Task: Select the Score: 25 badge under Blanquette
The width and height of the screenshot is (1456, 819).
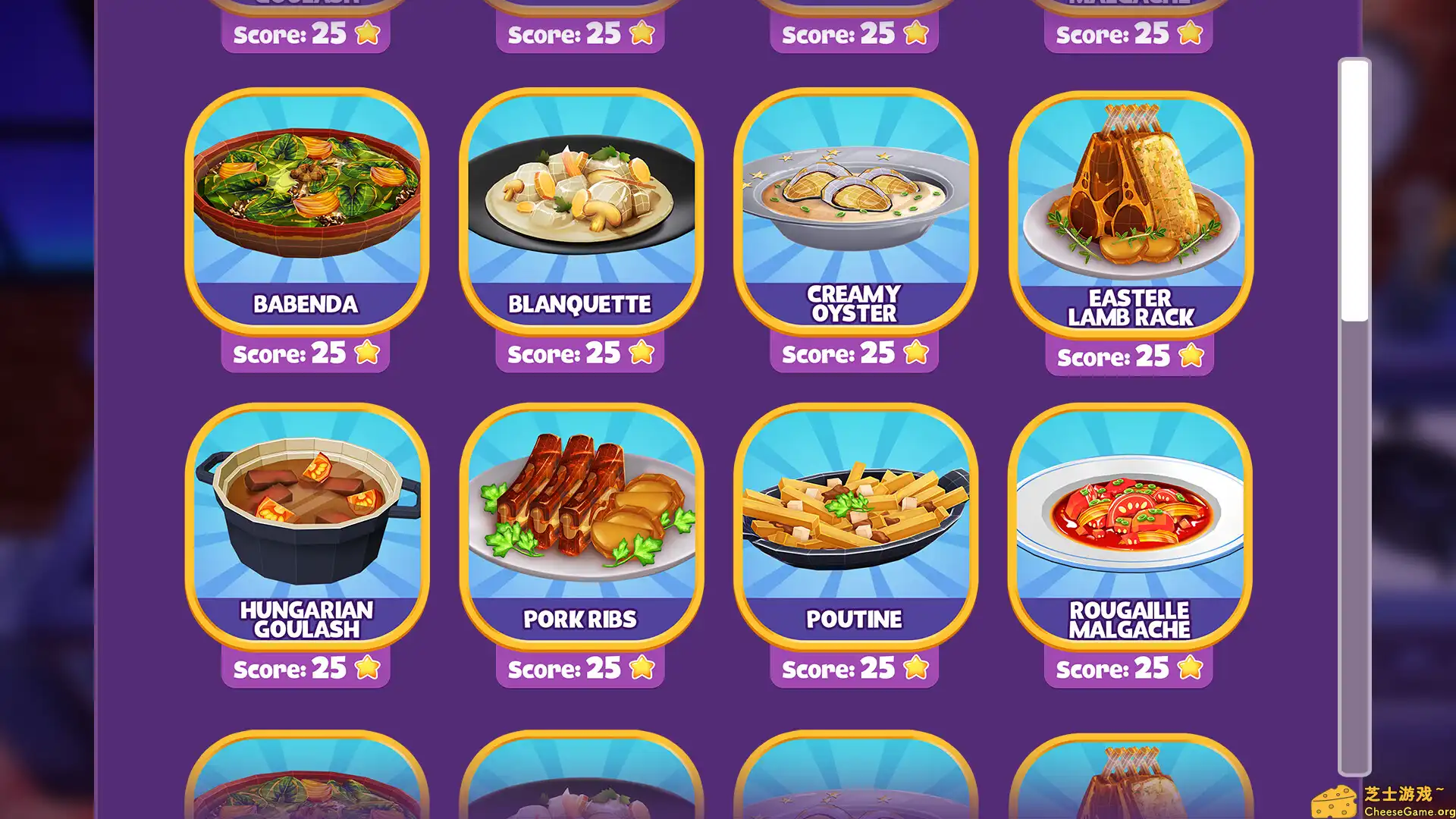Action: [580, 352]
